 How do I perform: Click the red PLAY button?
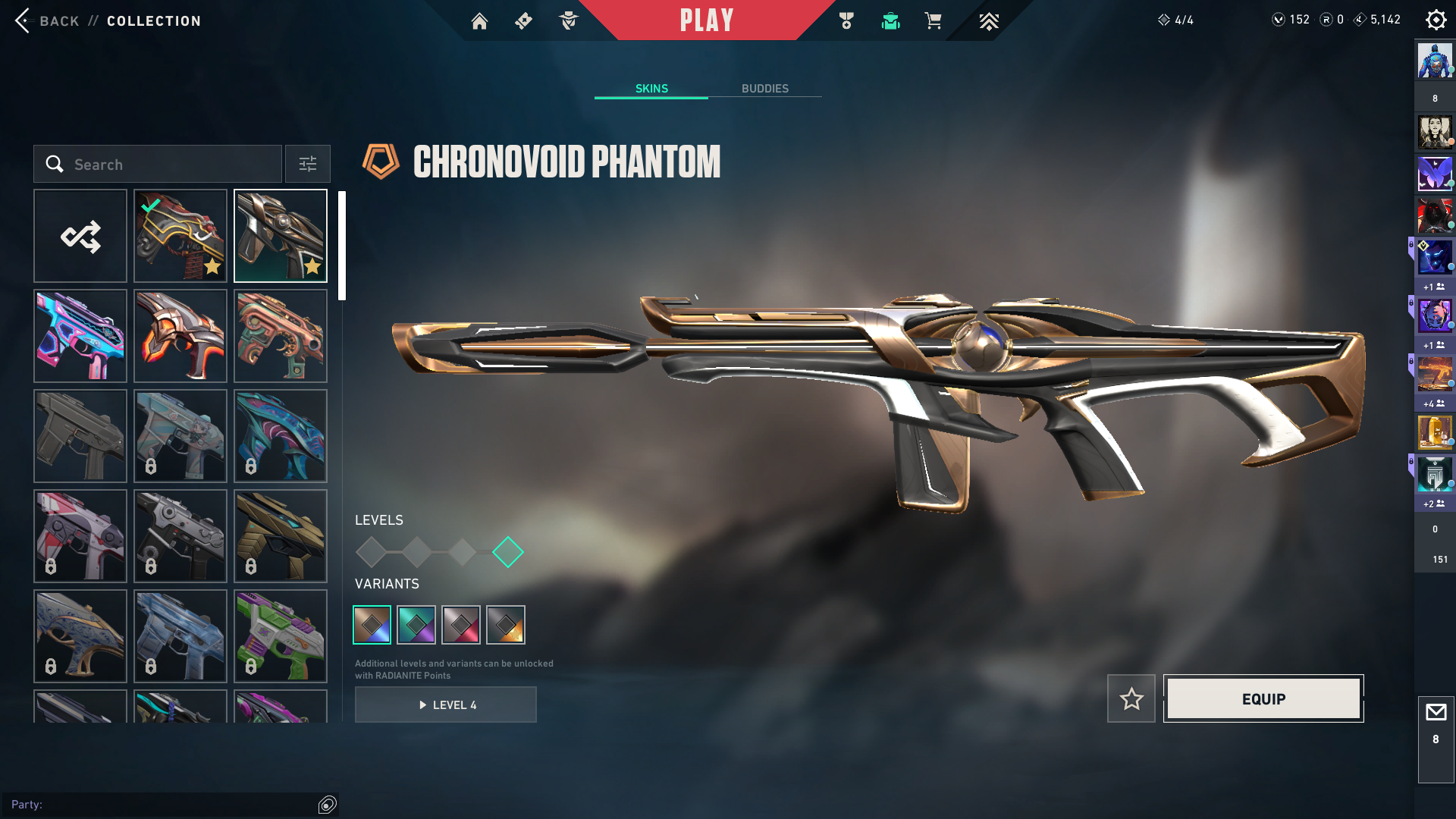[707, 20]
